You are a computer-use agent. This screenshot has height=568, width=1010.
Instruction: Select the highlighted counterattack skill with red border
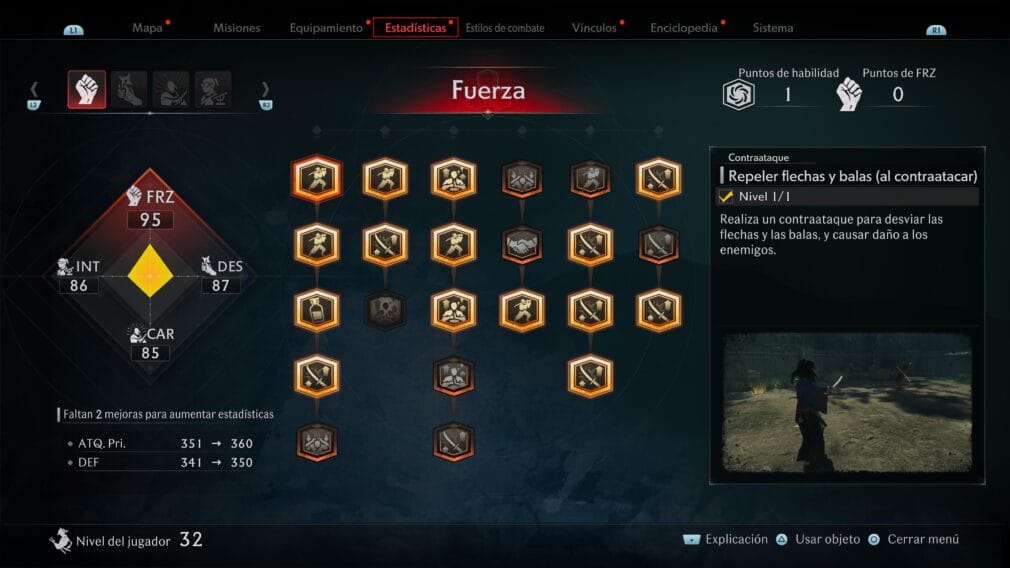pyautogui.click(x=317, y=179)
